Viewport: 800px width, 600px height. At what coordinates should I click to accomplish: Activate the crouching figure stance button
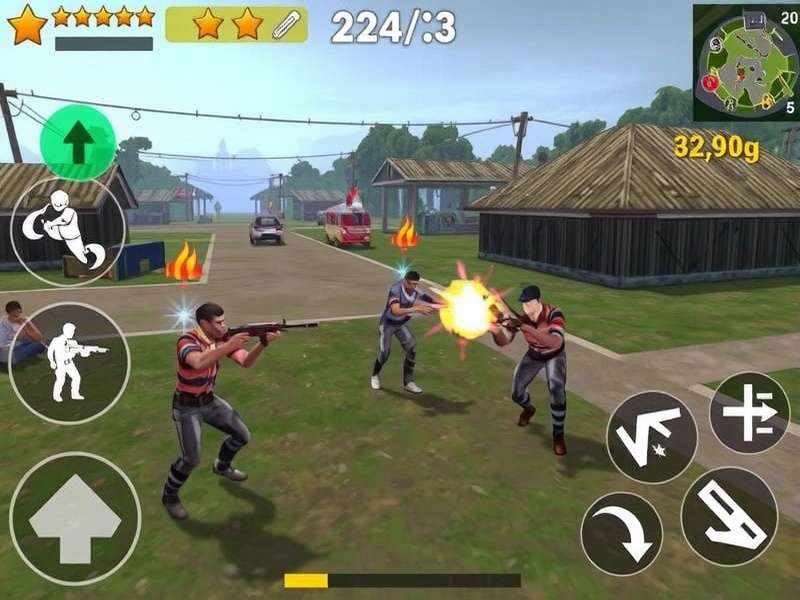[x=68, y=232]
